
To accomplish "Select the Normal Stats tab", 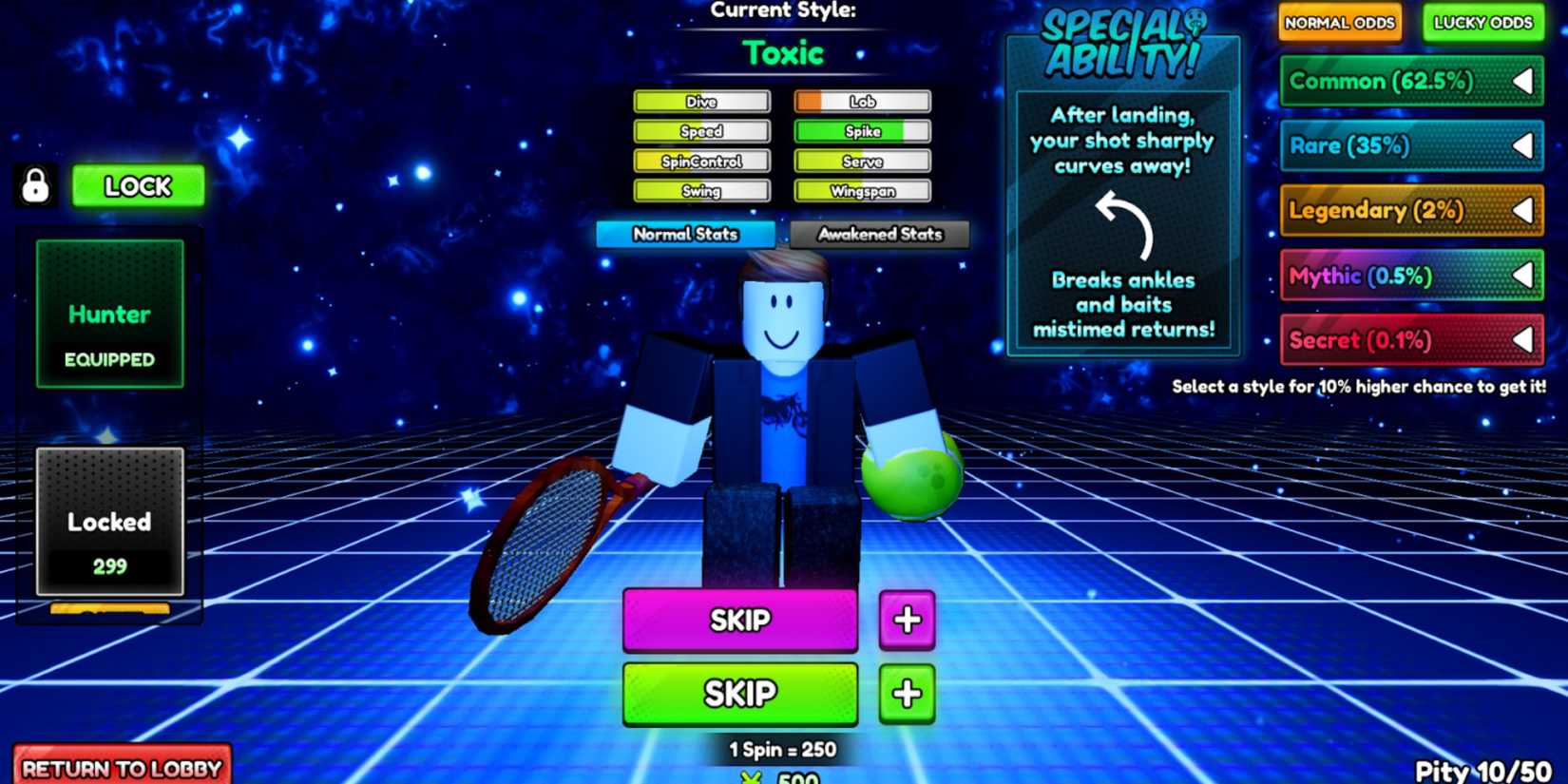I will [685, 234].
